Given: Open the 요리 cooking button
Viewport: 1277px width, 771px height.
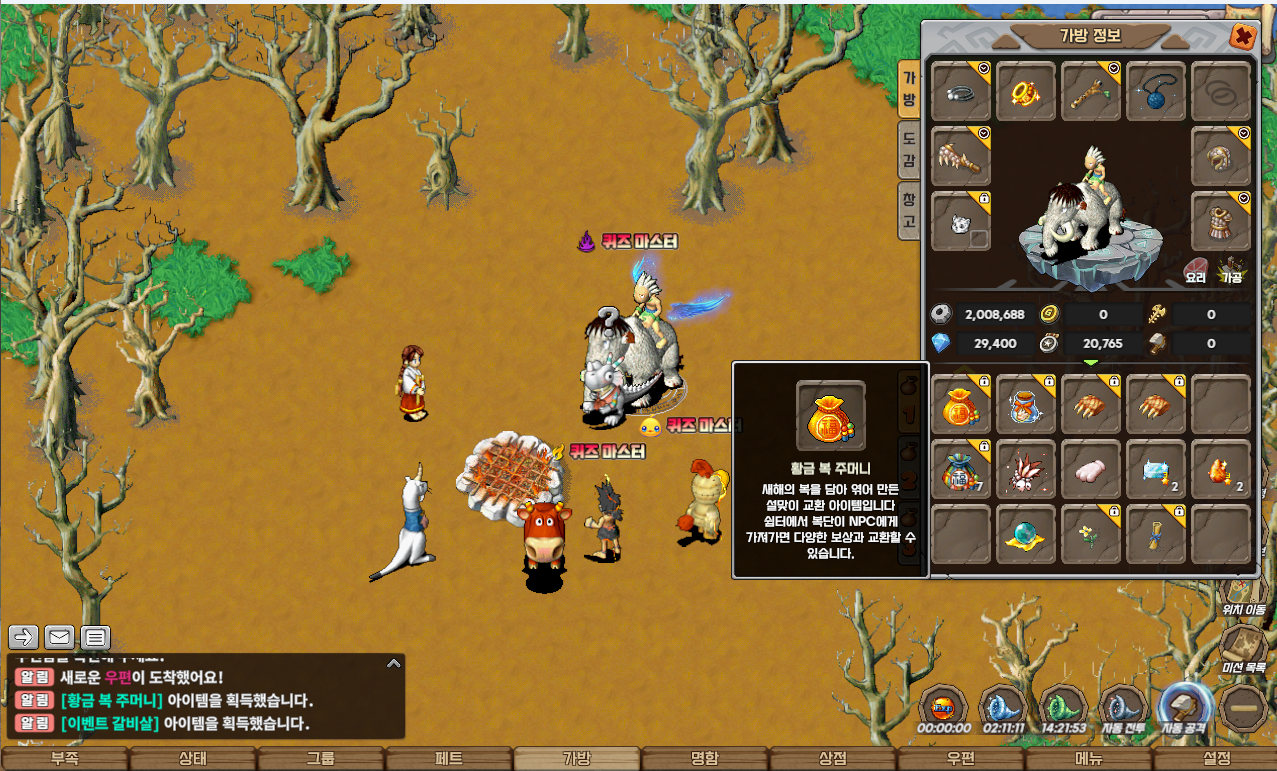Looking at the screenshot, I should point(1196,270).
